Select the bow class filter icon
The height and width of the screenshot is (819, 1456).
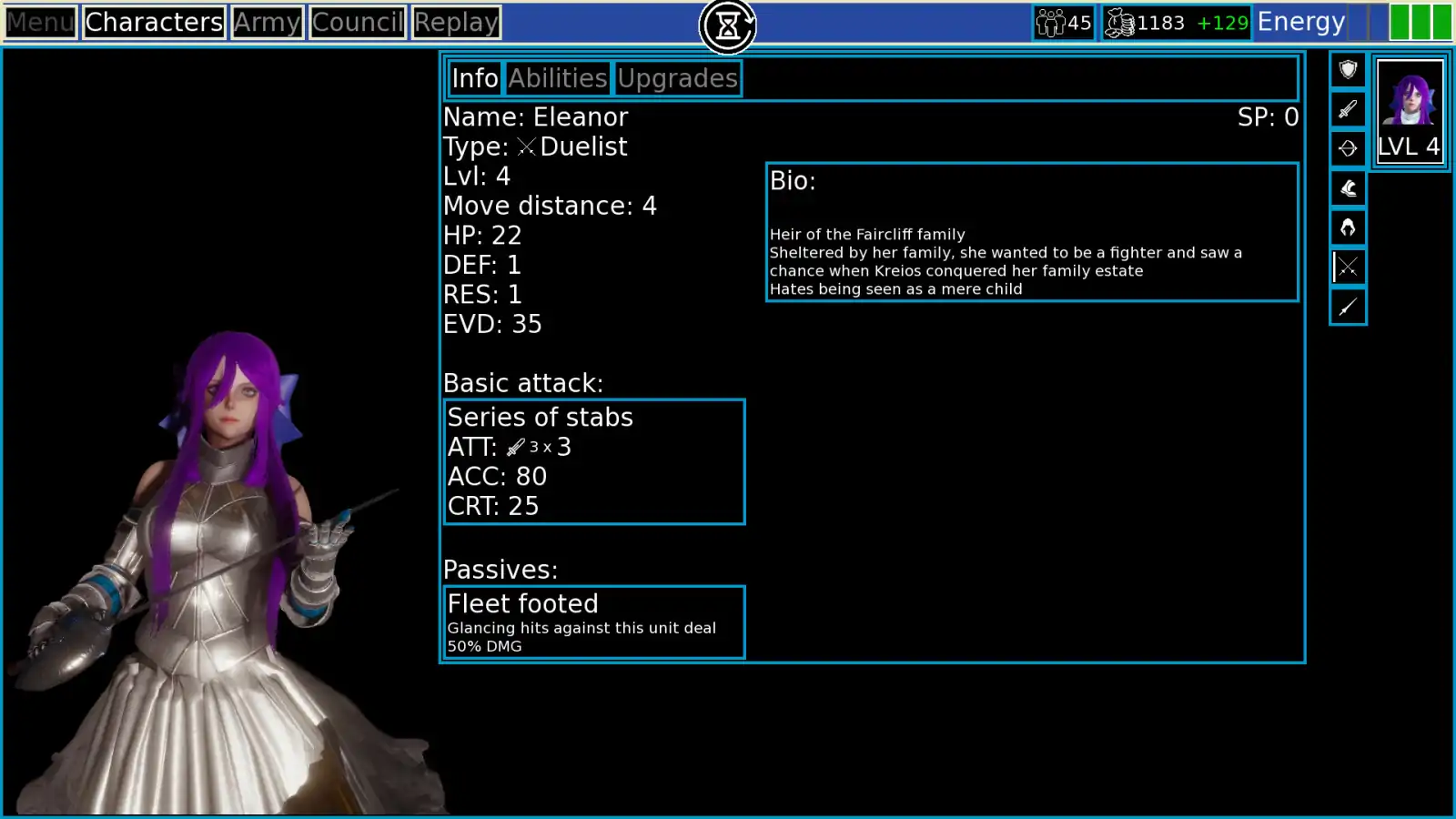1348,148
